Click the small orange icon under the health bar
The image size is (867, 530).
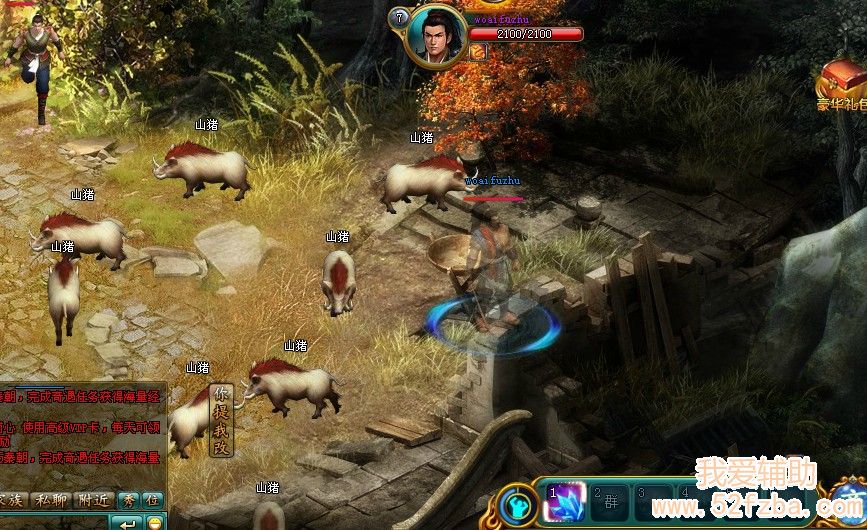[477, 52]
